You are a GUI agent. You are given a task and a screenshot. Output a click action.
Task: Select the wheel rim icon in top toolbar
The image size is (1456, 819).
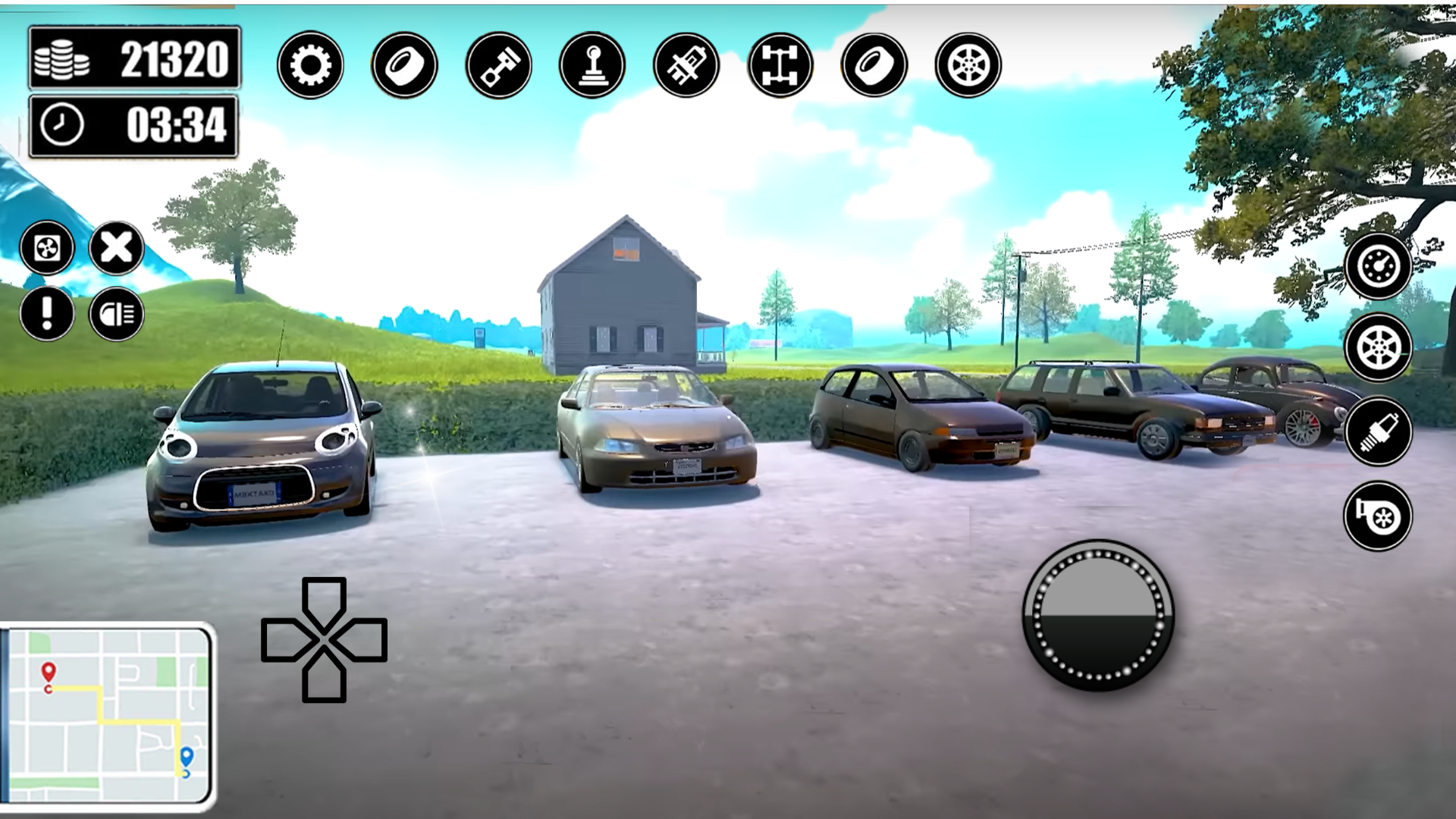point(968,64)
